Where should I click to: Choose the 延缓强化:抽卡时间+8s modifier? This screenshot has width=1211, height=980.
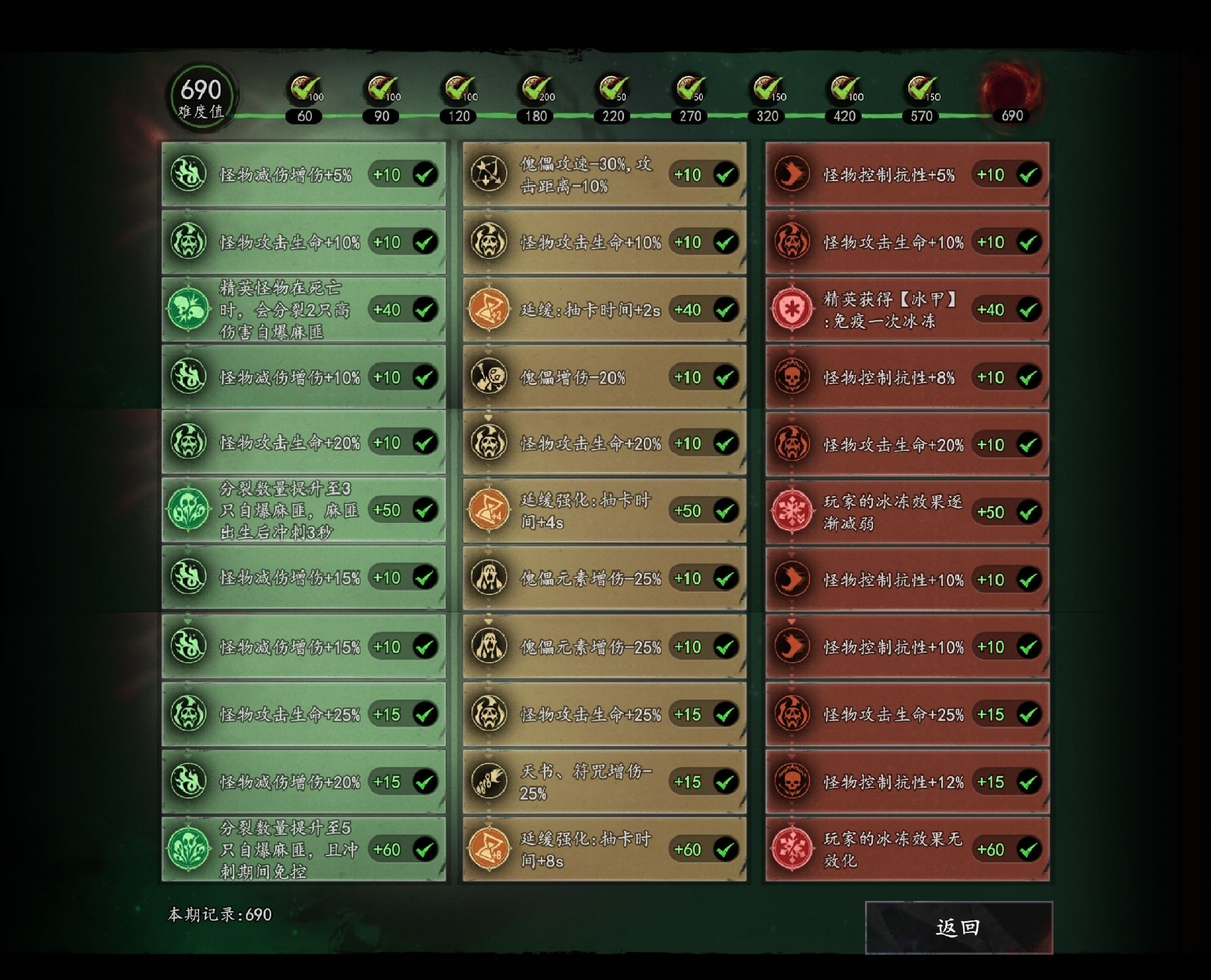click(604, 849)
